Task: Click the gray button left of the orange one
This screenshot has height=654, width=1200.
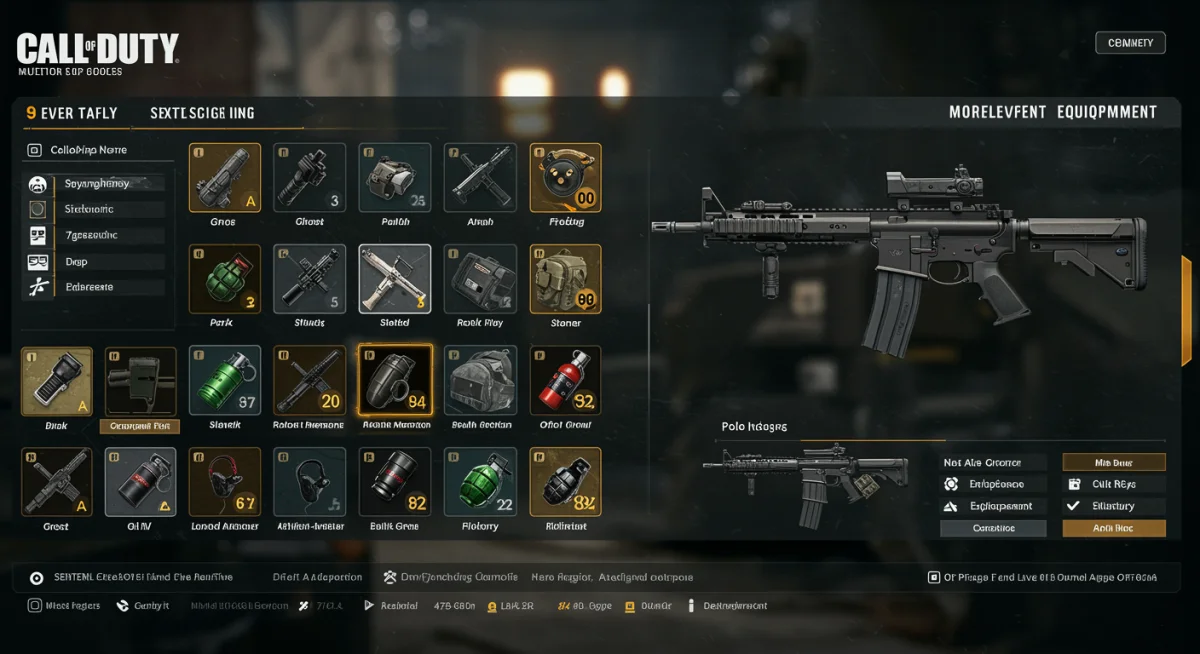Action: 993,528
